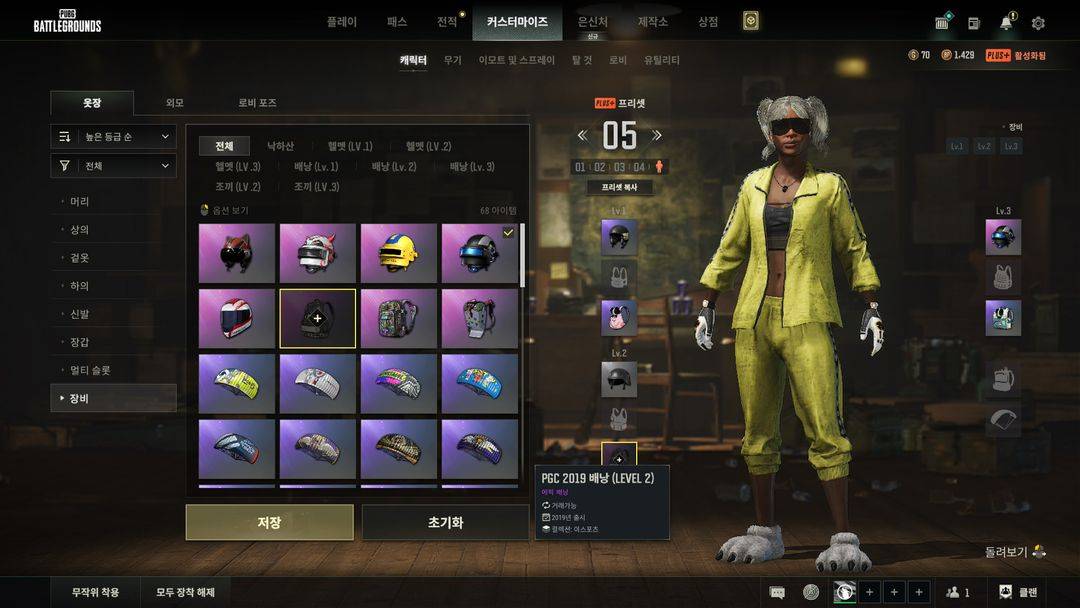Select the yellow helmet item

(398, 253)
